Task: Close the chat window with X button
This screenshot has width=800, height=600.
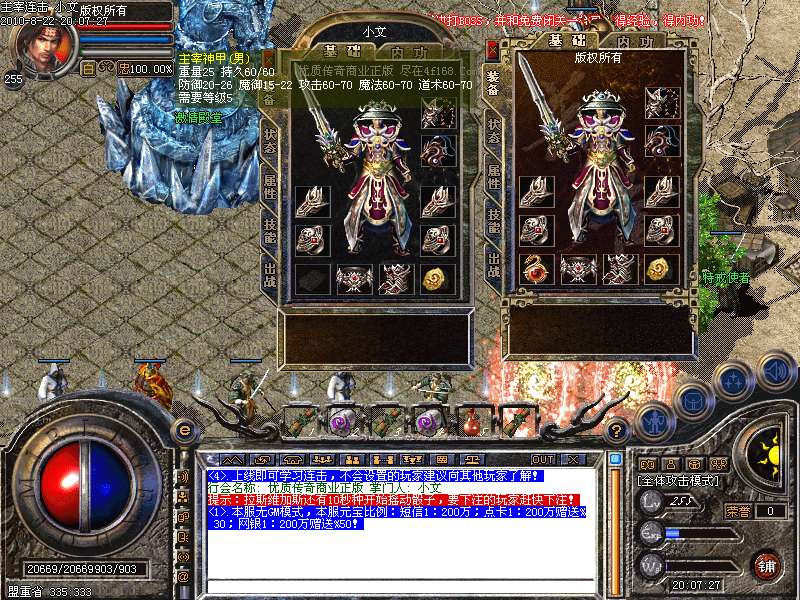Action: pos(573,459)
